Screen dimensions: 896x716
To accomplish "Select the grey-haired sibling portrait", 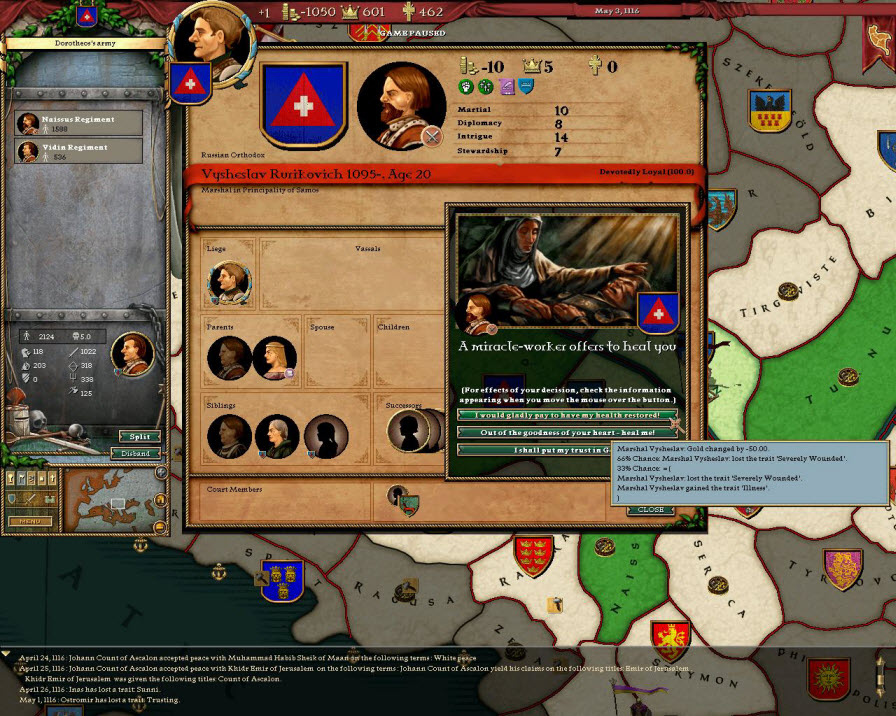I will click(276, 437).
